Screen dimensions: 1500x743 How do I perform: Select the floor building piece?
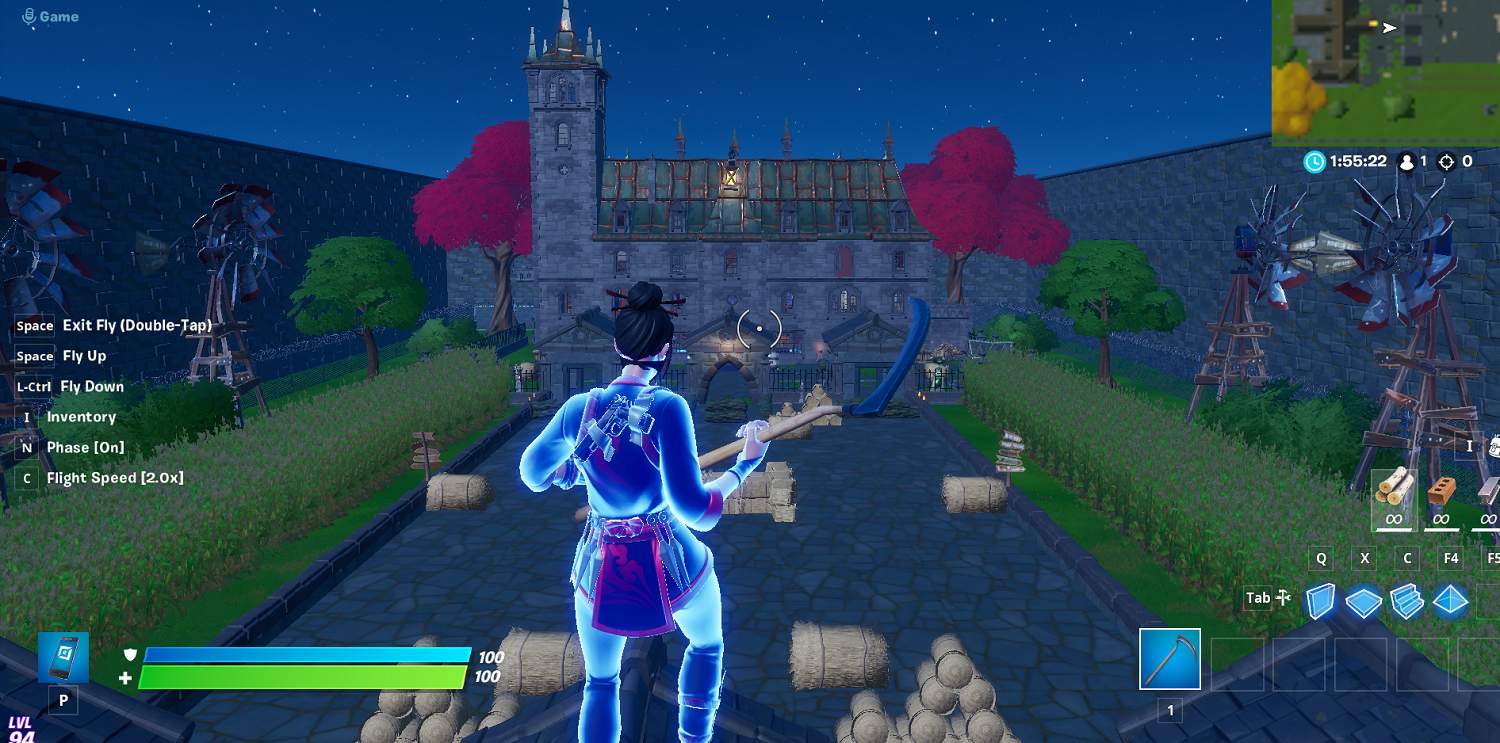[x=1363, y=602]
